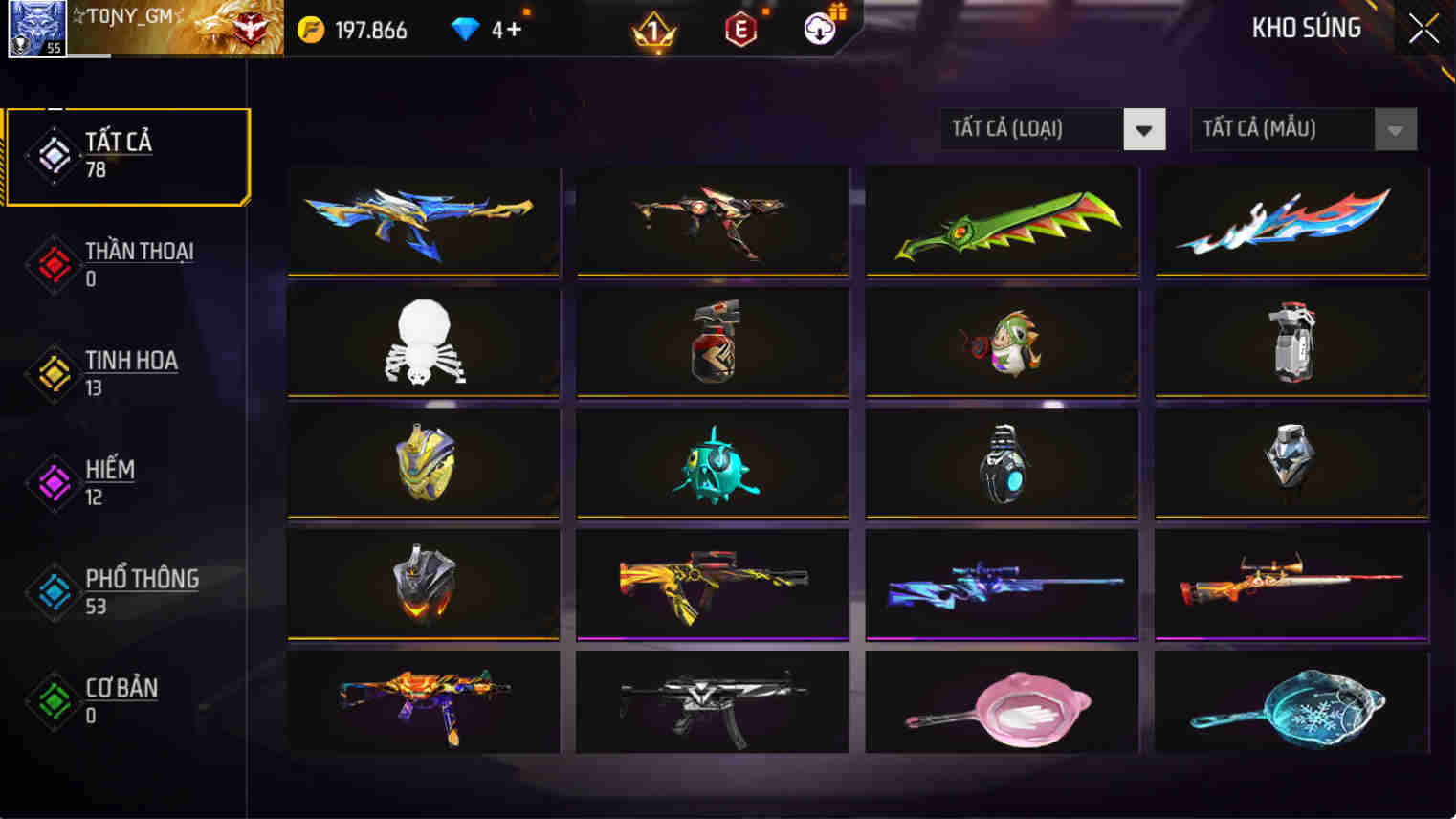Viewport: 1456px width, 819px height.
Task: Click the diamond currency icon
Action: 466,29
